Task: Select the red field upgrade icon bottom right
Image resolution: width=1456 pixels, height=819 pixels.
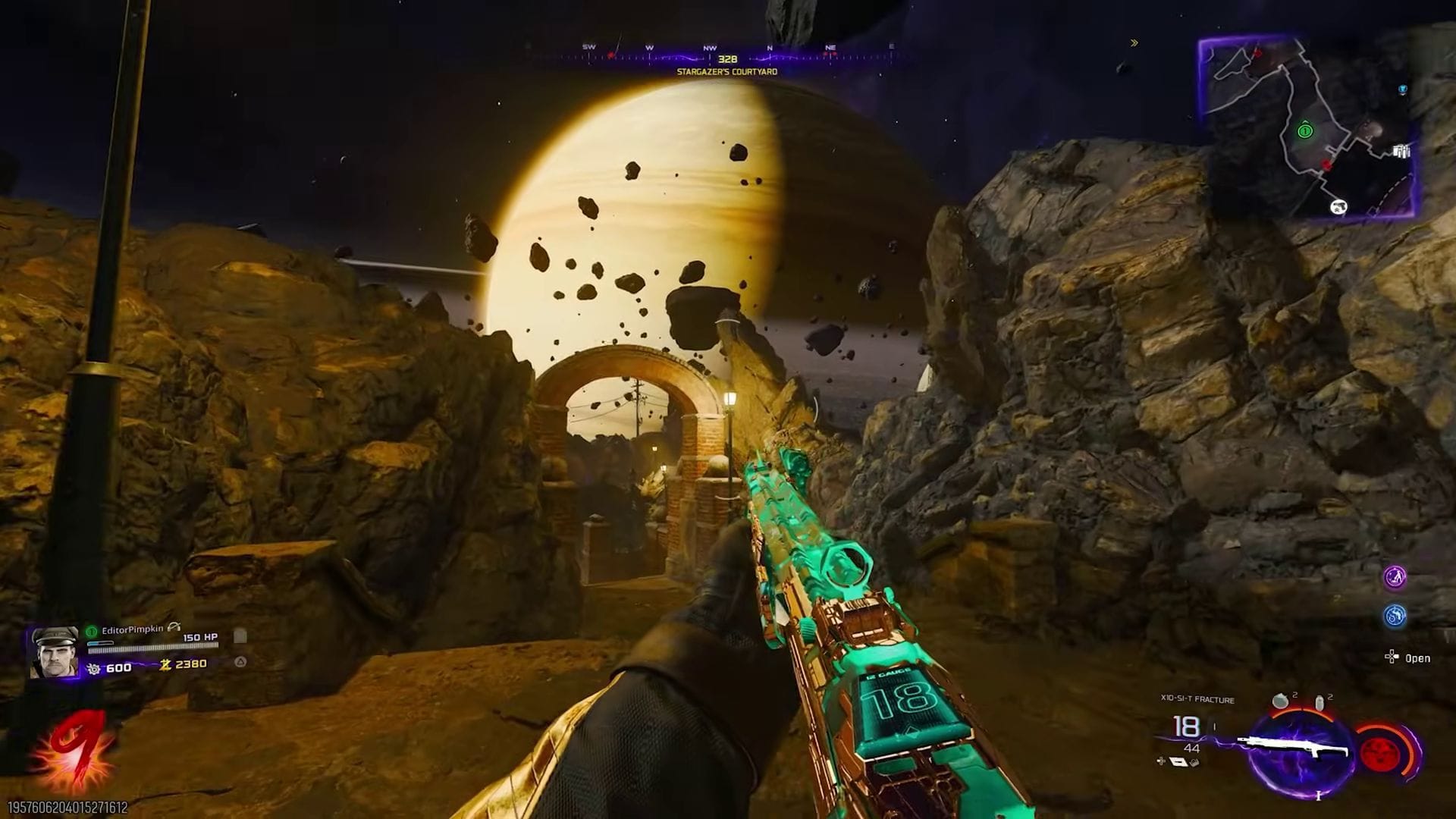Action: (1380, 752)
